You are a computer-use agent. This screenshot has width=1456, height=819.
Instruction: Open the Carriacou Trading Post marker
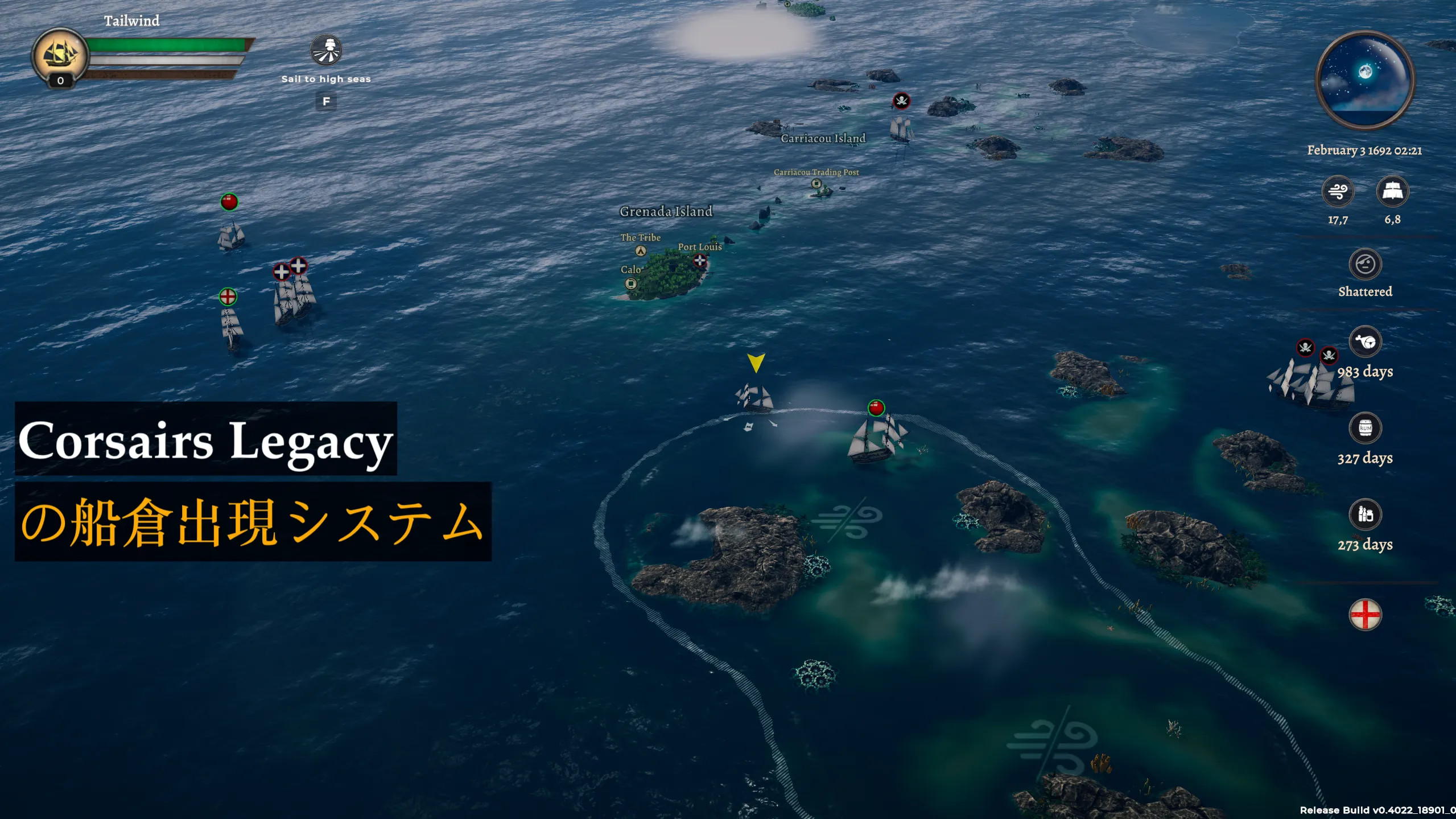tap(816, 183)
